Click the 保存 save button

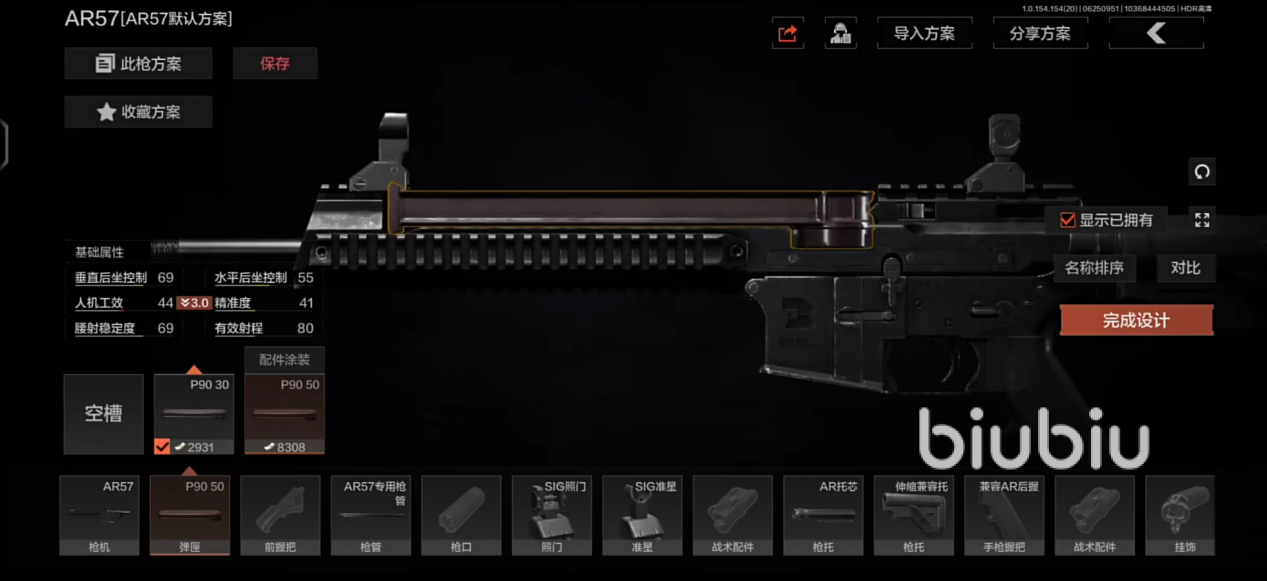pyautogui.click(x=275, y=63)
